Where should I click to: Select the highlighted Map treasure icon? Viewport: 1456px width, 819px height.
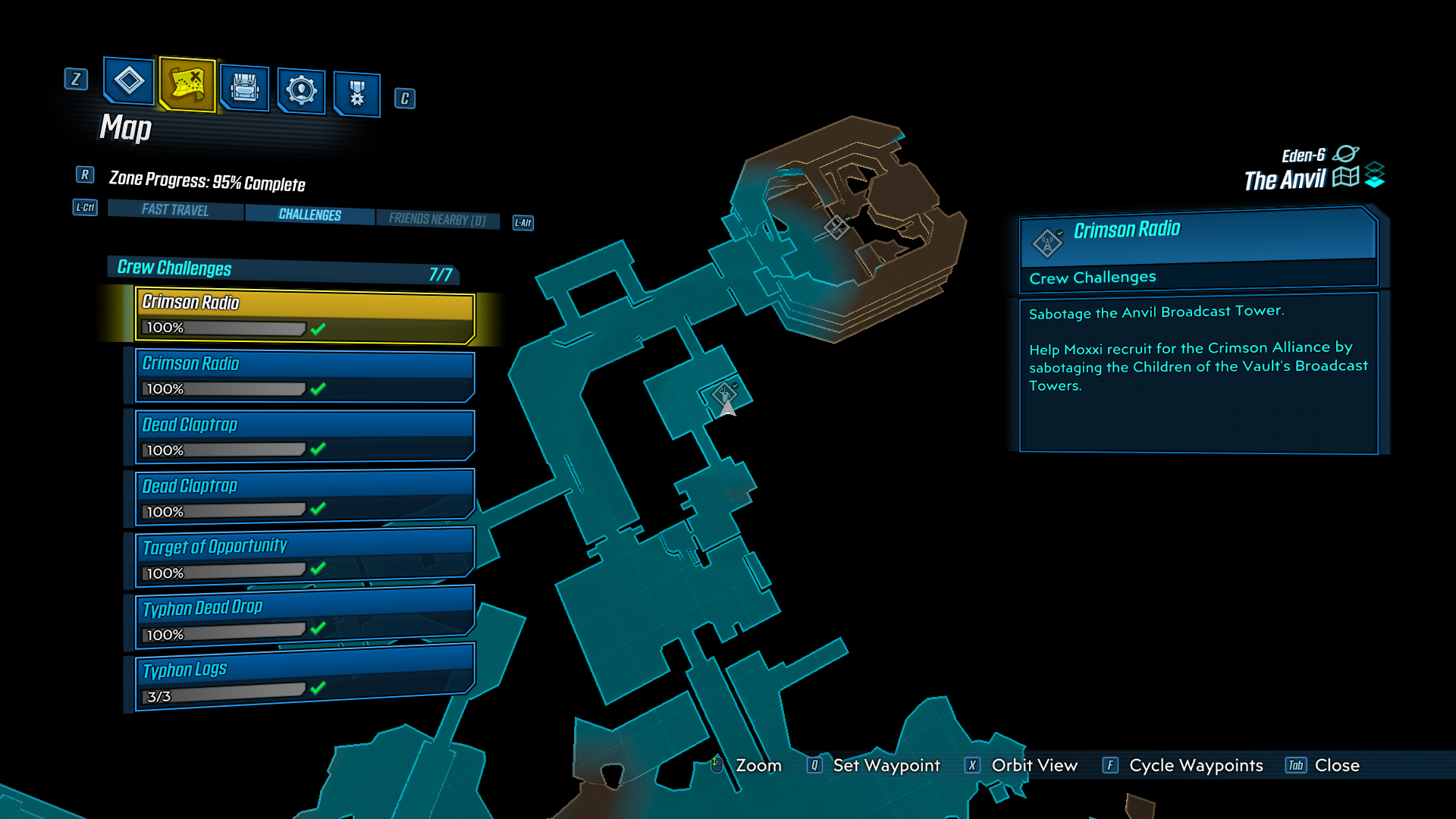coord(187,86)
